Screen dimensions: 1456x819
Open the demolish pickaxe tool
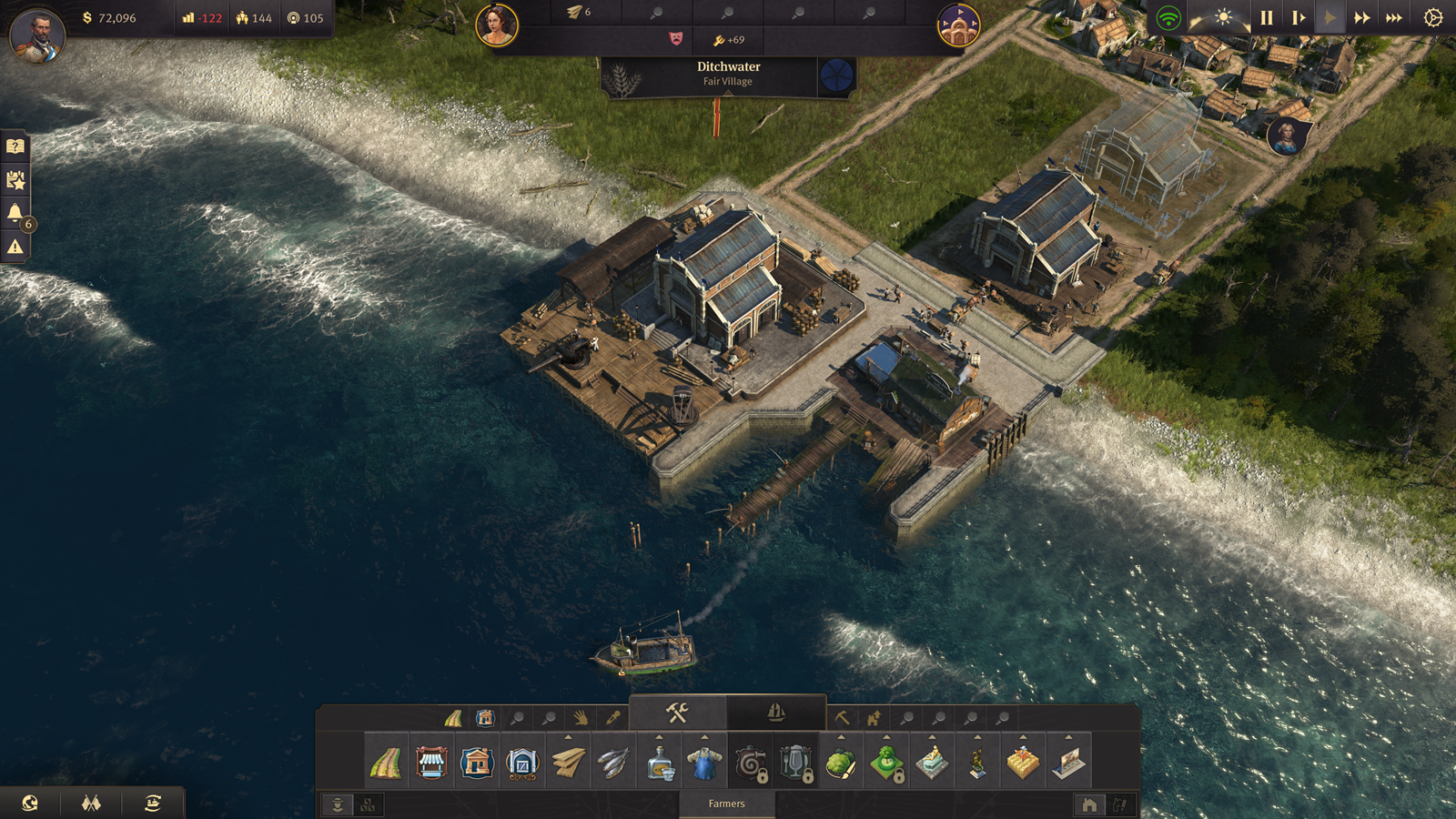click(842, 719)
